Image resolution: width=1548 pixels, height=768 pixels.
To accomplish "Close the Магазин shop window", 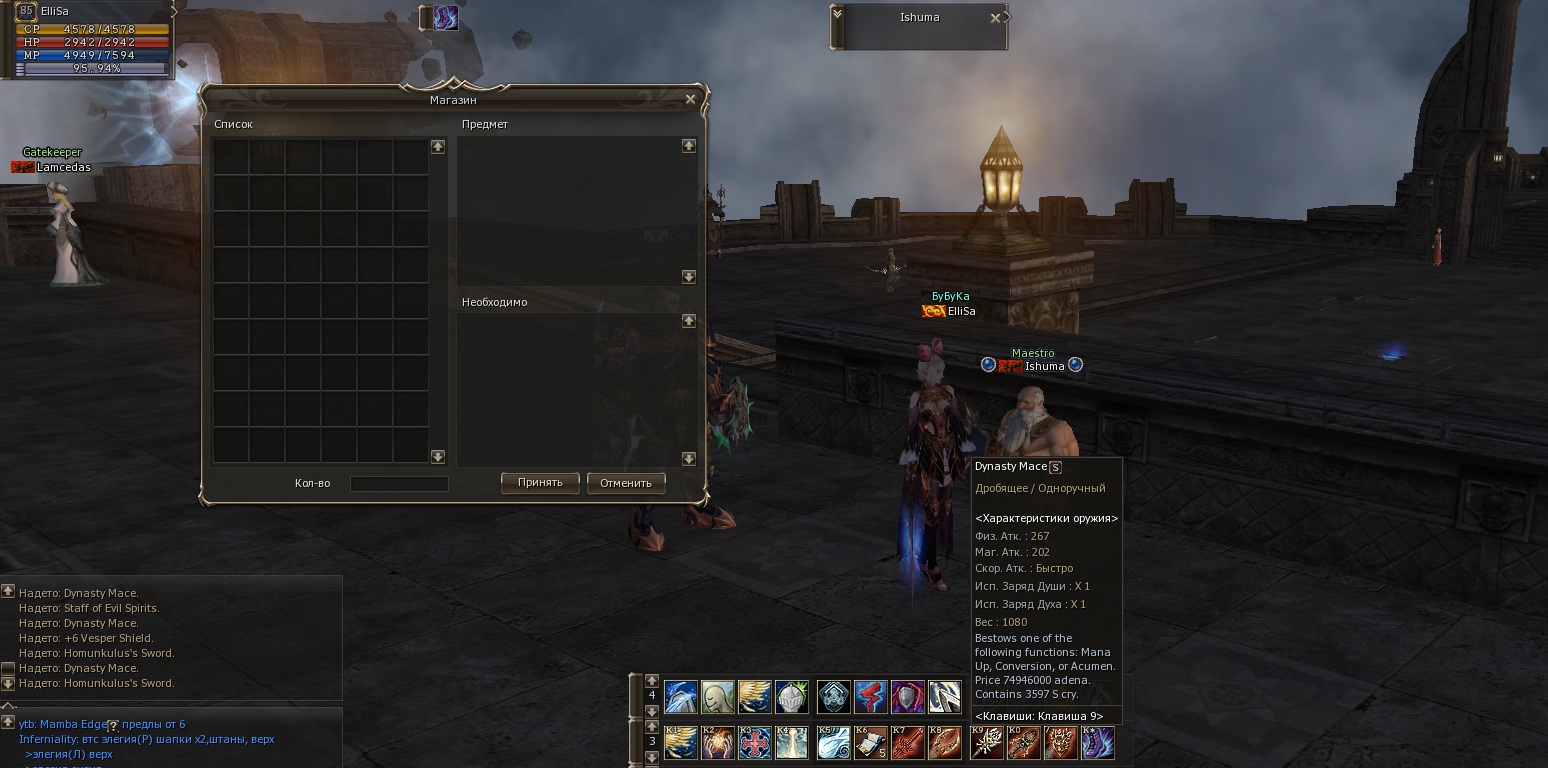I will point(690,99).
